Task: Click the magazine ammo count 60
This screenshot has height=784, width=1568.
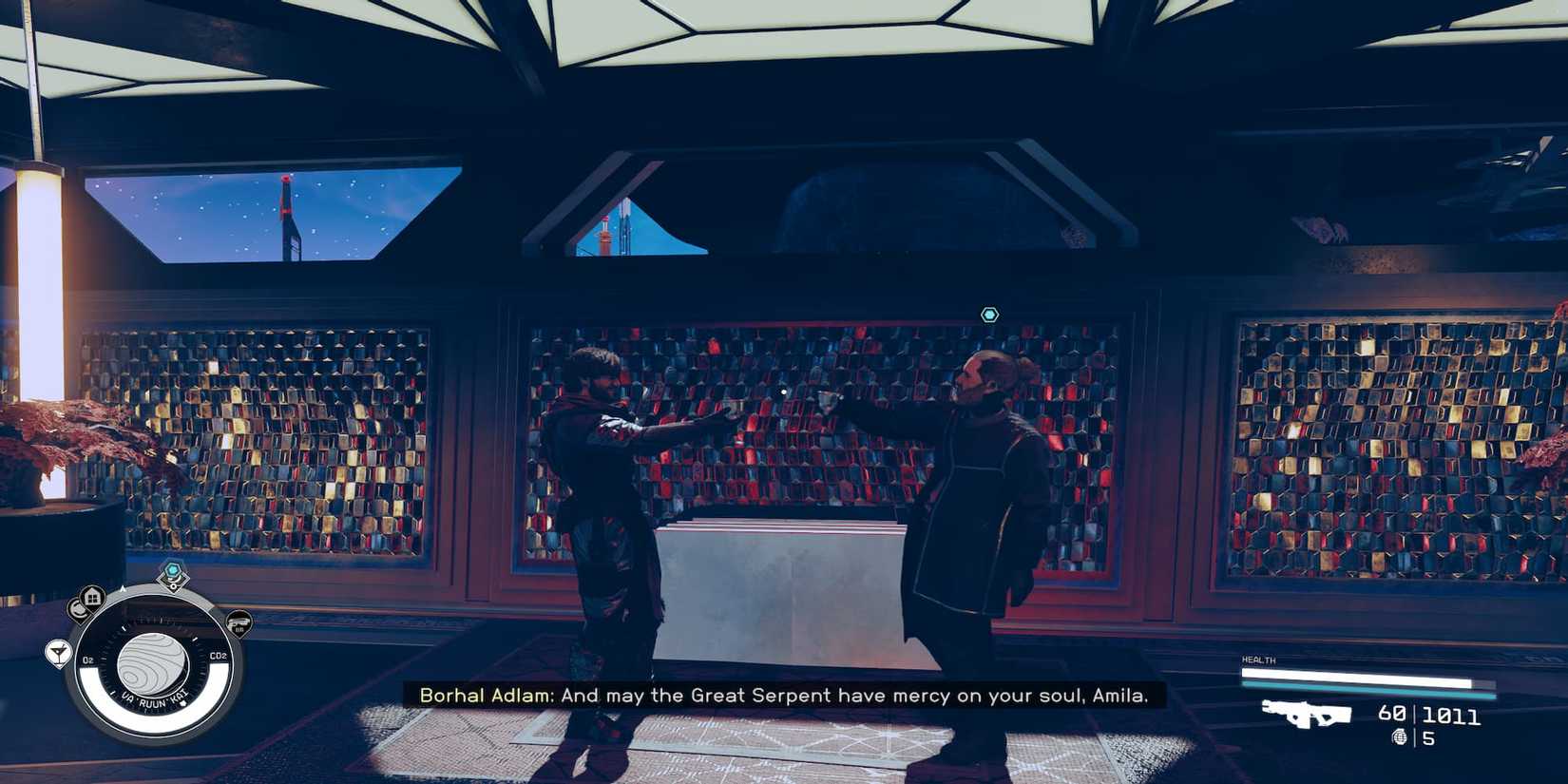Action: [1391, 713]
